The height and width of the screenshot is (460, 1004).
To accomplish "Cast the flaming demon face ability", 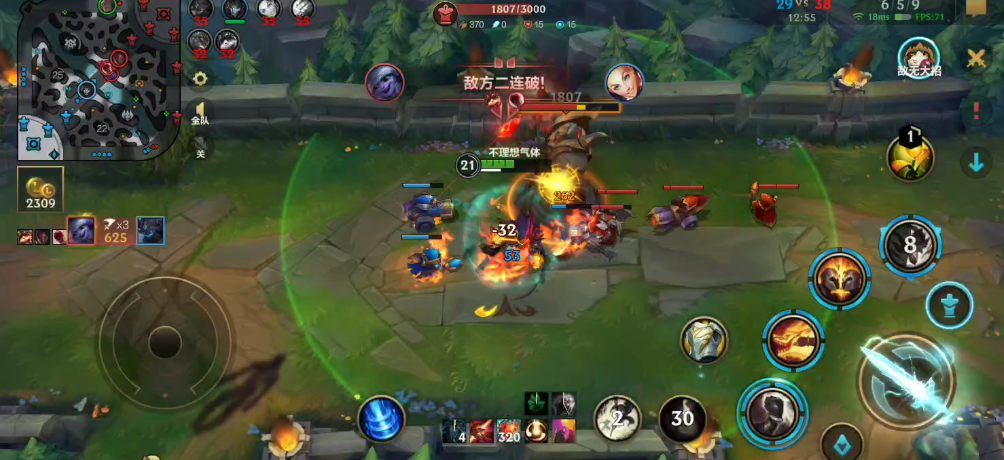I will tap(840, 279).
